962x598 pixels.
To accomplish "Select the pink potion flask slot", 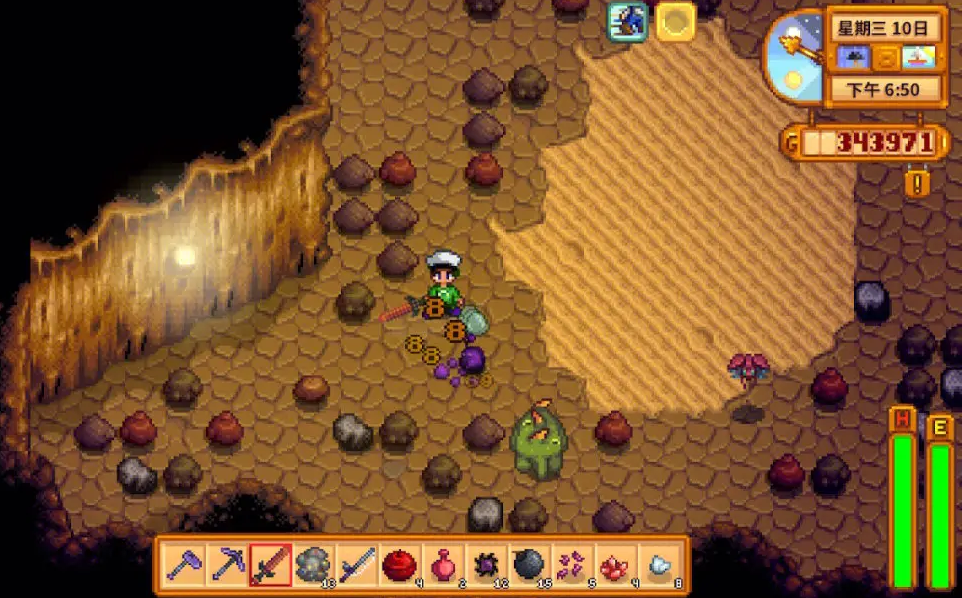I will click(442, 564).
